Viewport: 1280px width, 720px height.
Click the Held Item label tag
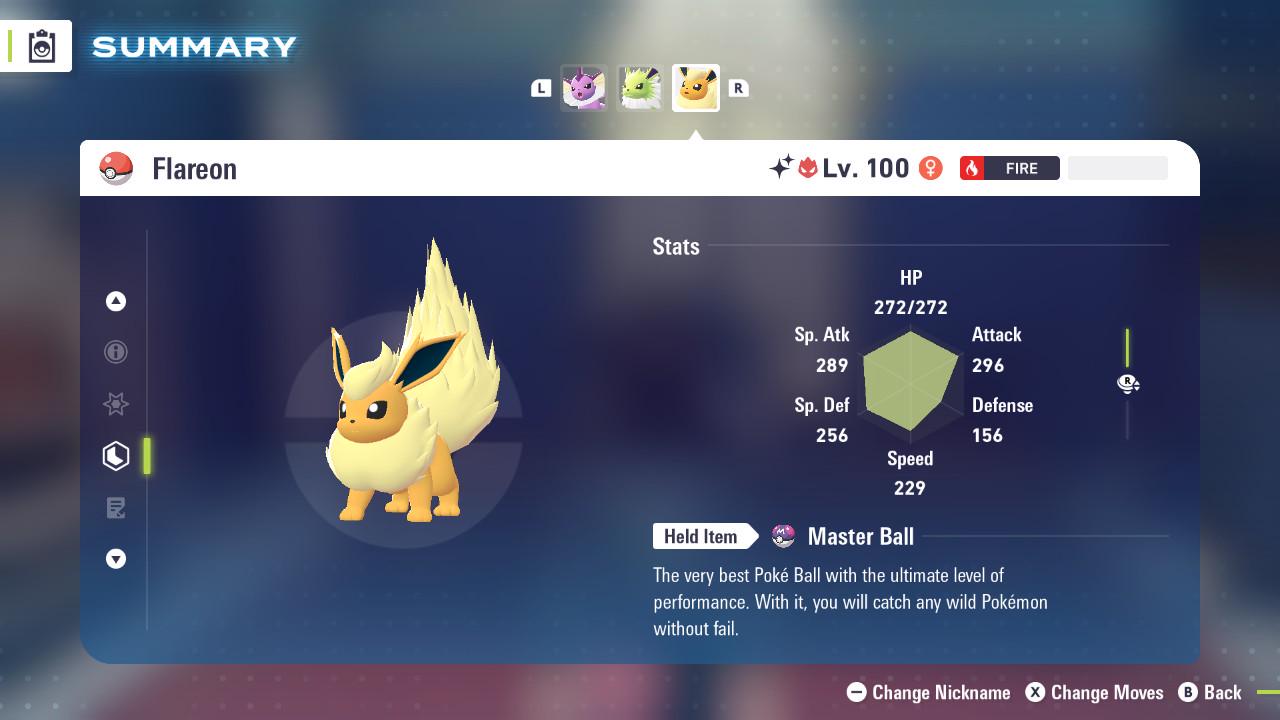[x=701, y=536]
